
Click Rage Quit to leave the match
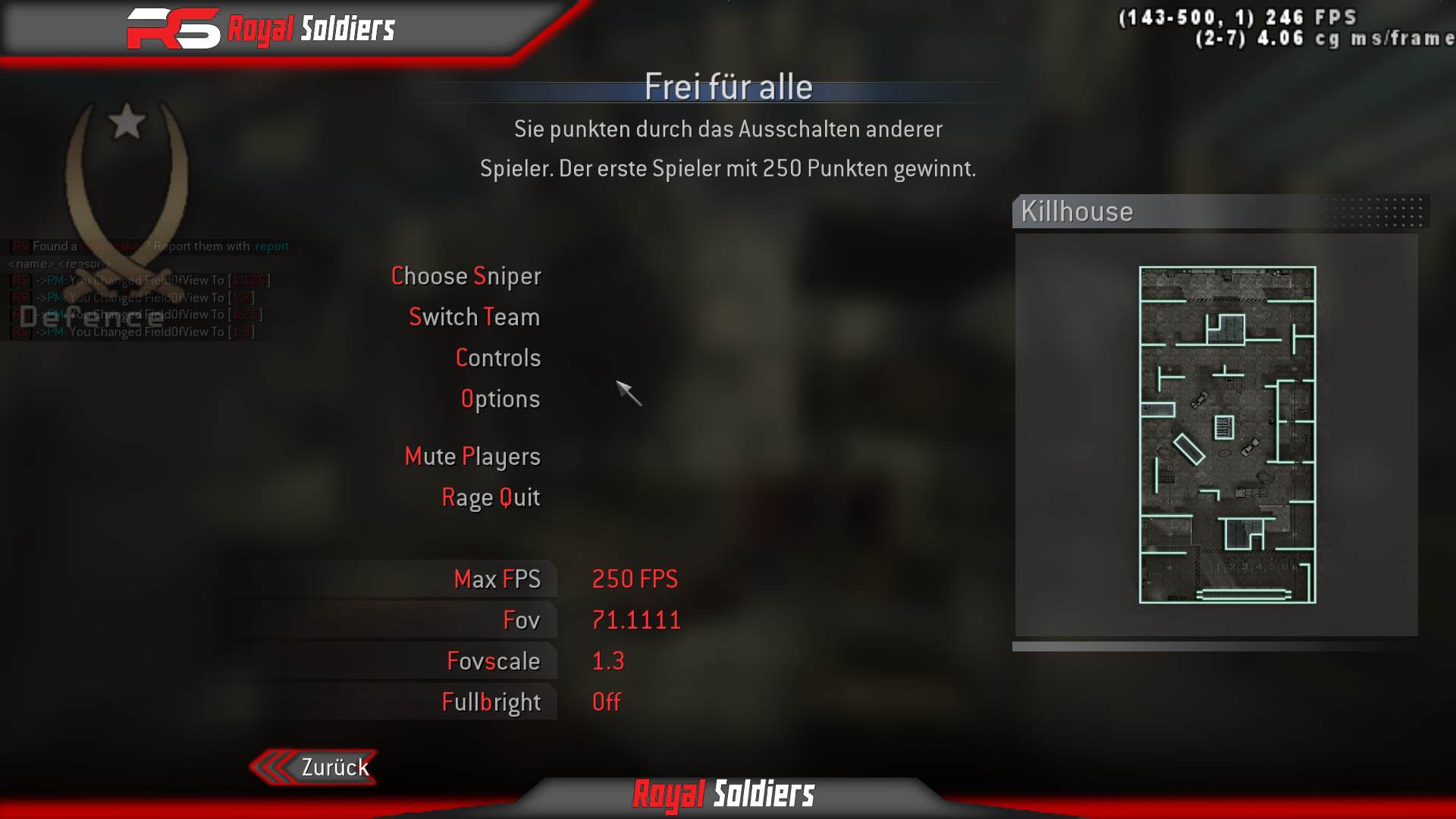pyautogui.click(x=491, y=497)
